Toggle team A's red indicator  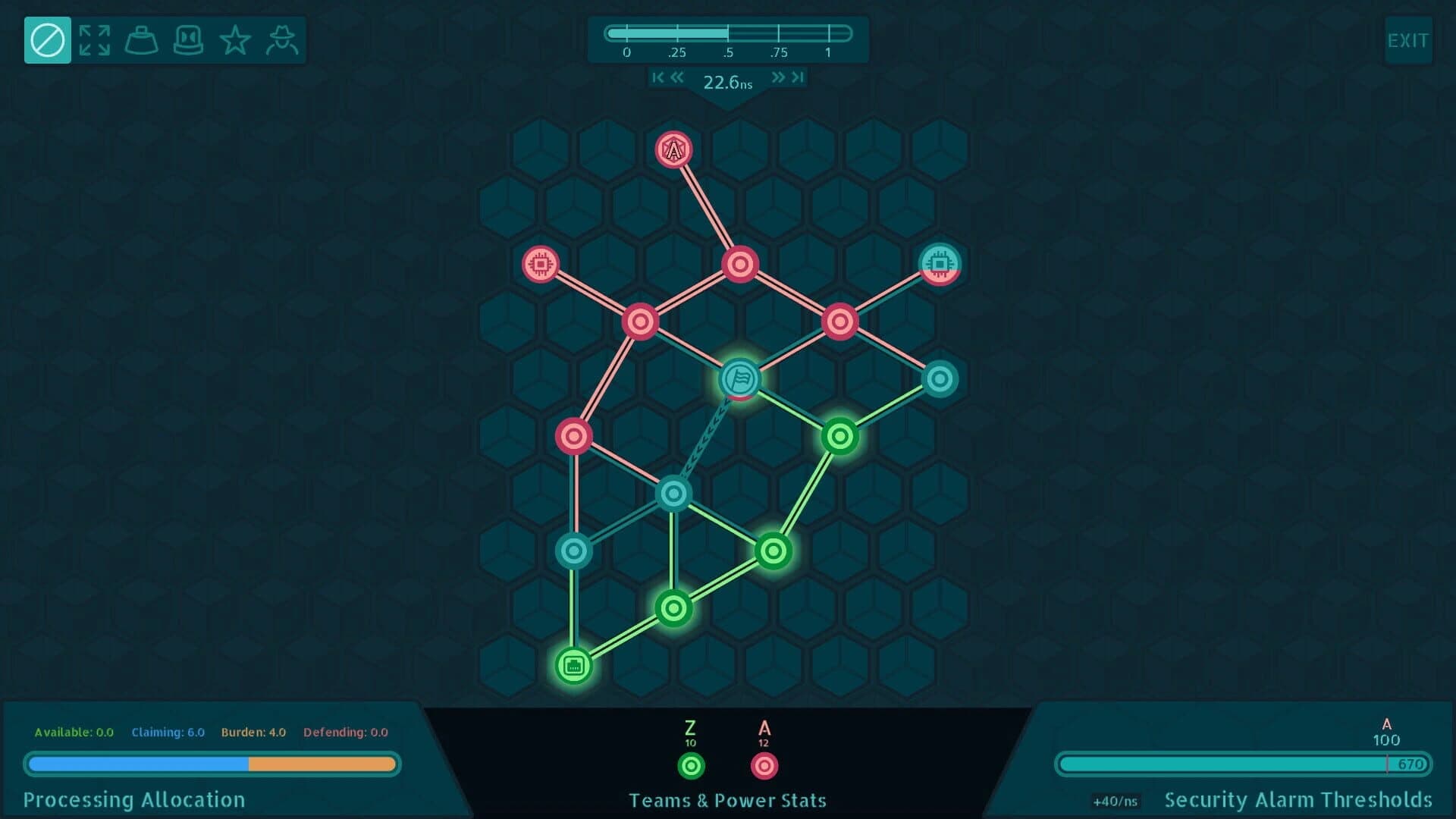point(764,766)
